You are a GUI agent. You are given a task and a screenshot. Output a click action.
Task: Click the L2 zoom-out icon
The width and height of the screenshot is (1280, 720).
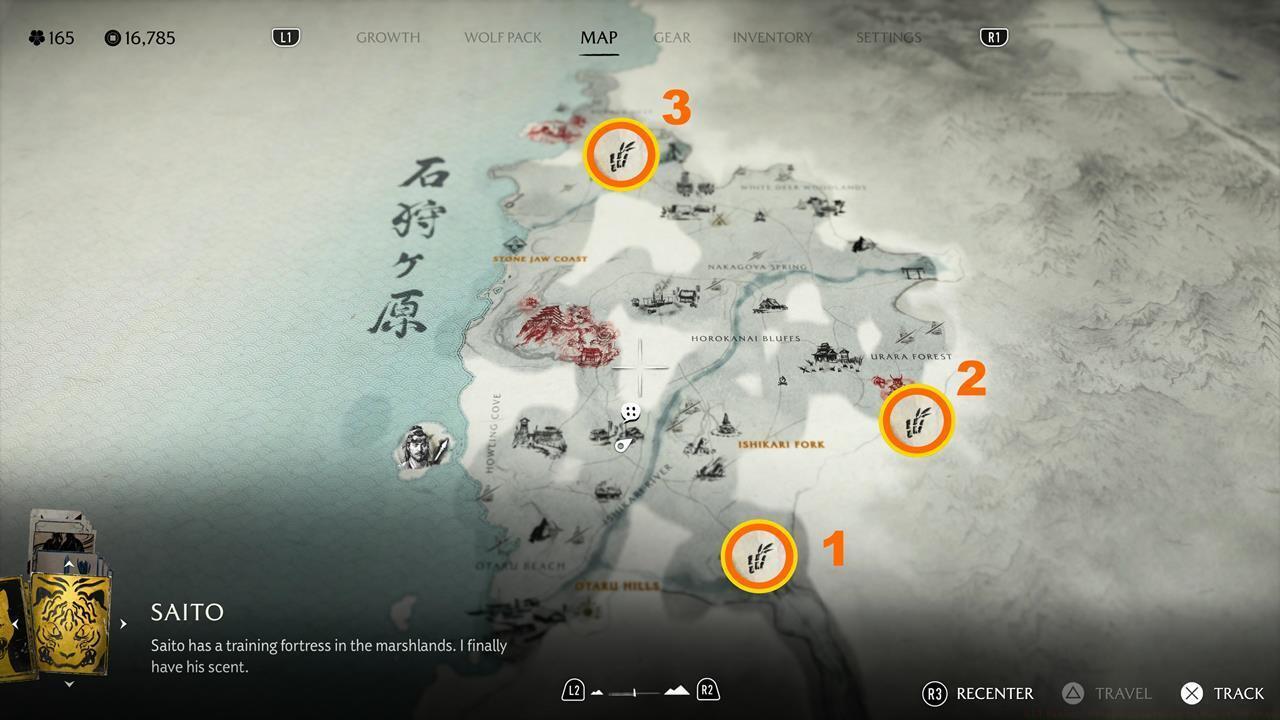coord(573,689)
